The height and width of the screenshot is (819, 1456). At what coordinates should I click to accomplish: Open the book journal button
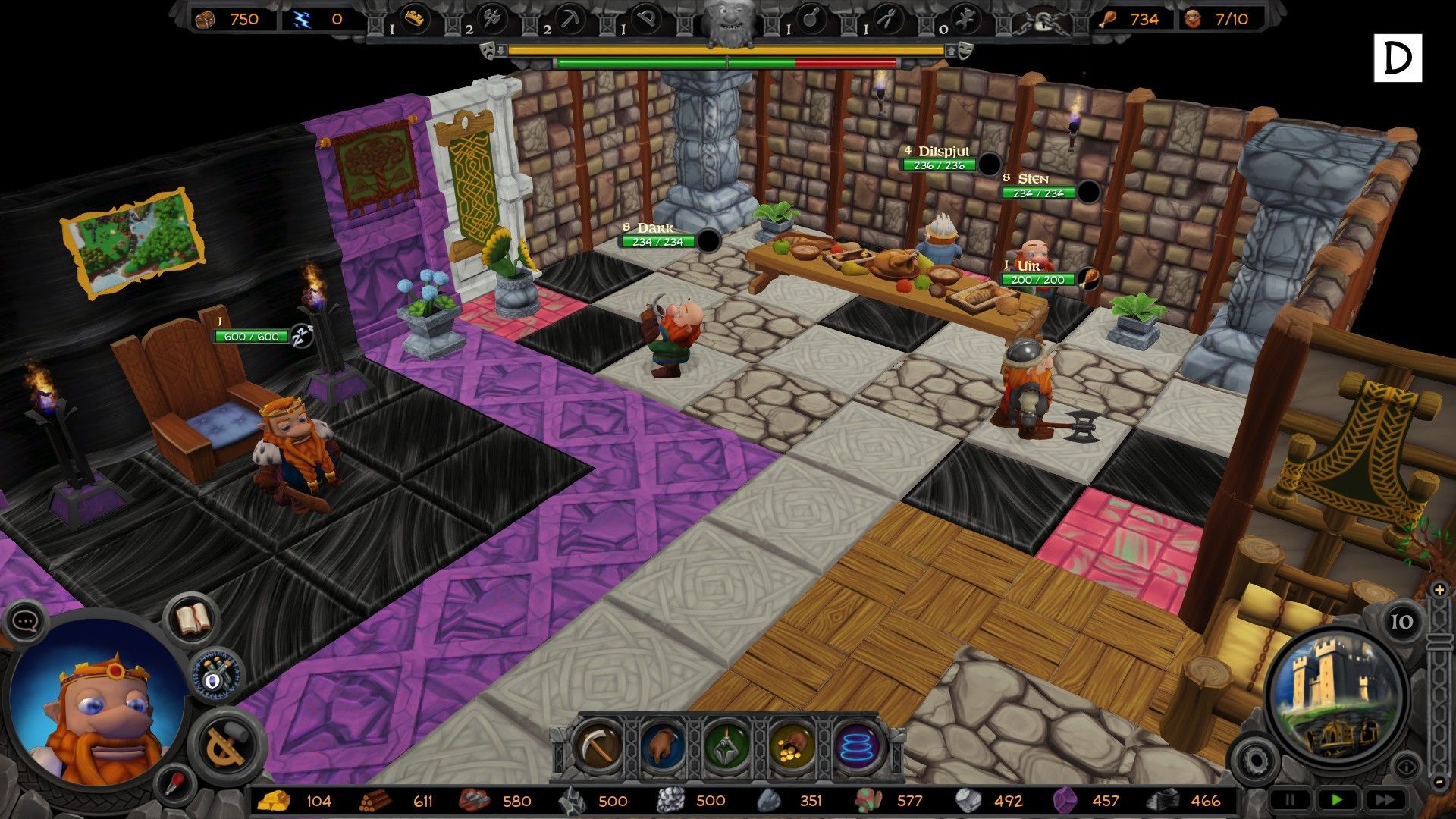point(193,620)
